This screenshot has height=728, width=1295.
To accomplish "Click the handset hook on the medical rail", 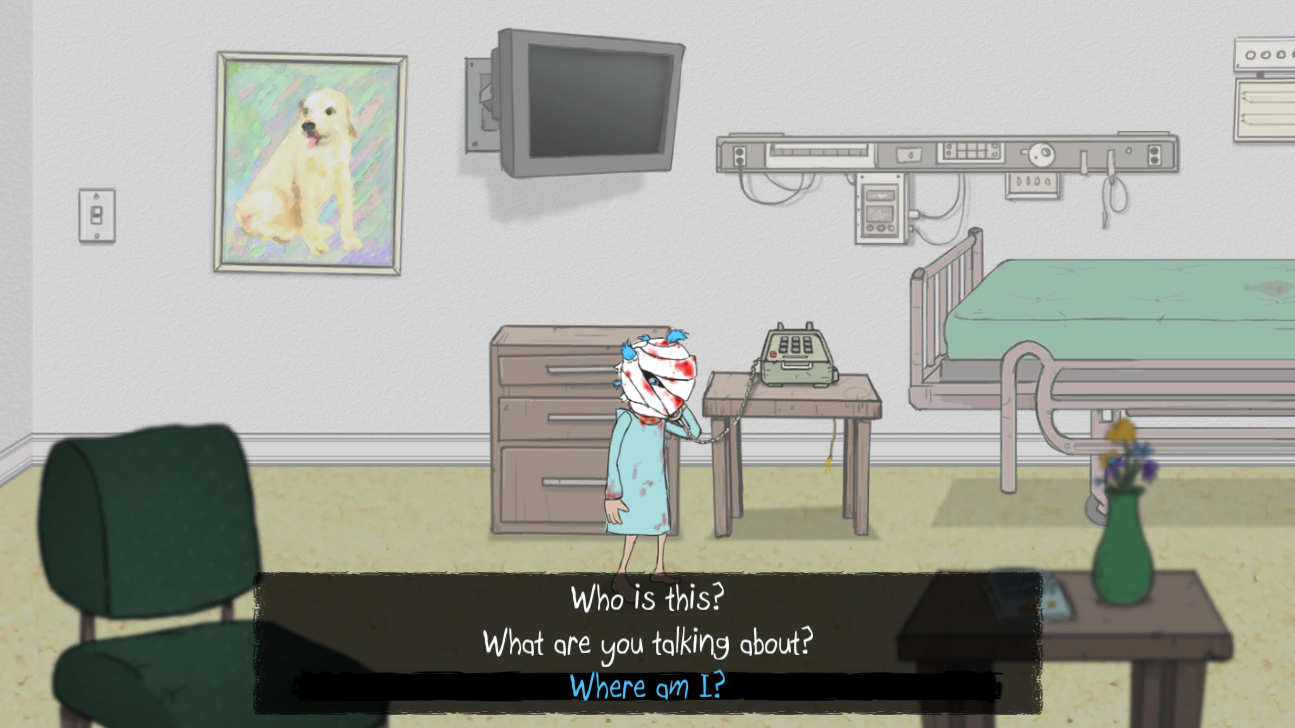I will click(x=1111, y=162).
